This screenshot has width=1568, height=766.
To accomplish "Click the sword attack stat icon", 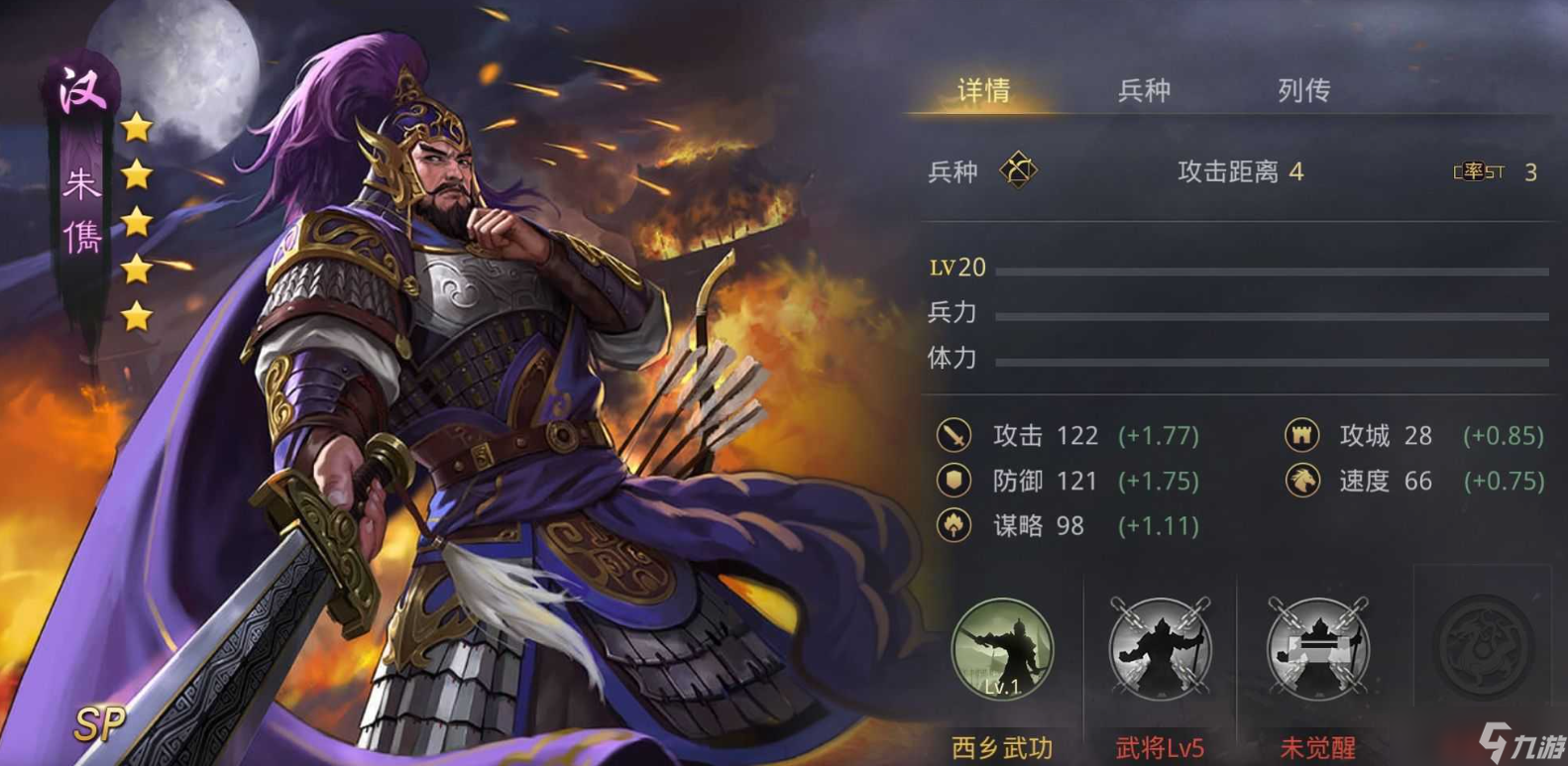I will click(953, 436).
